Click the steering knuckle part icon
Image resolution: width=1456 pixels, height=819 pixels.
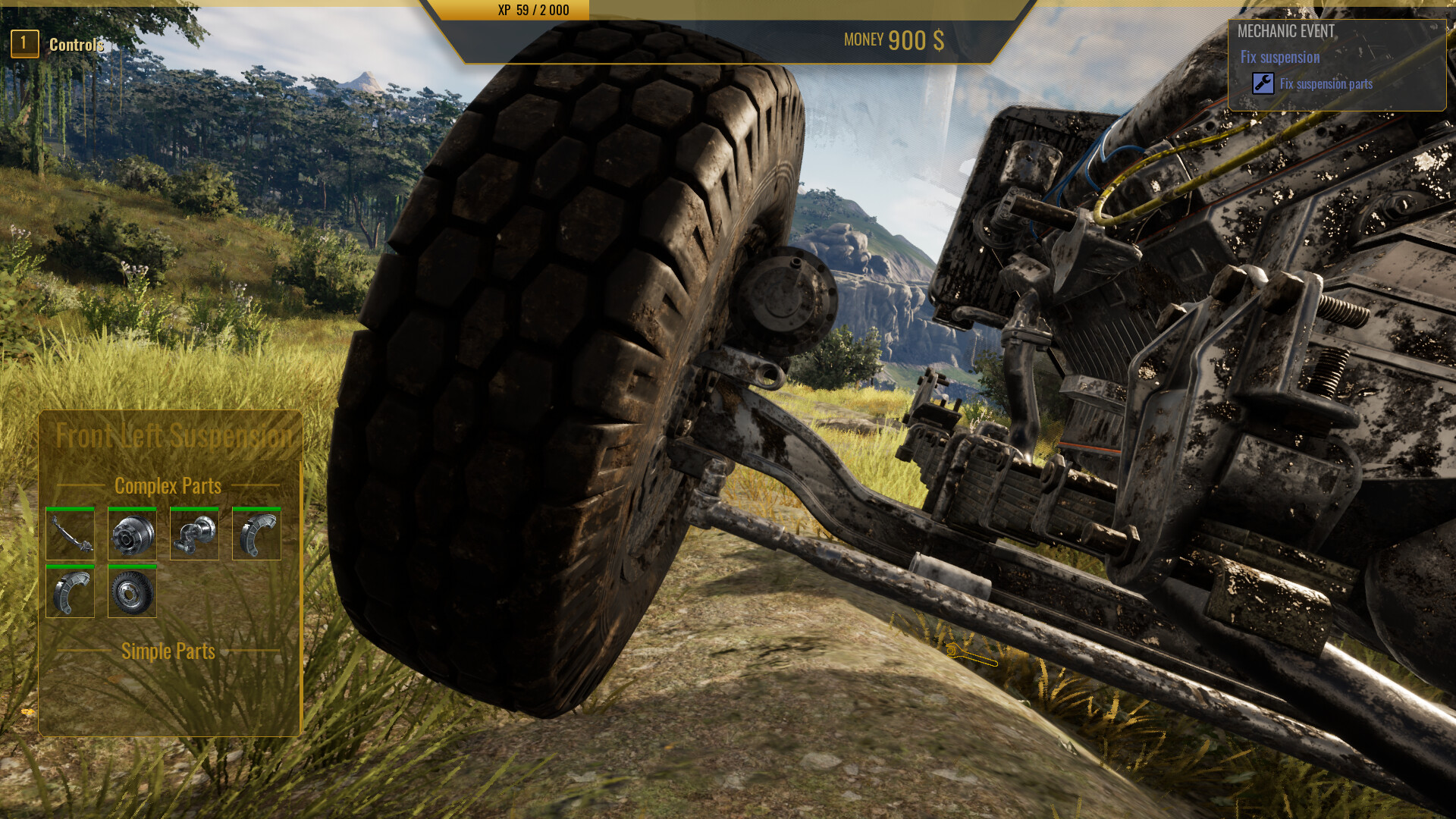[x=194, y=533]
